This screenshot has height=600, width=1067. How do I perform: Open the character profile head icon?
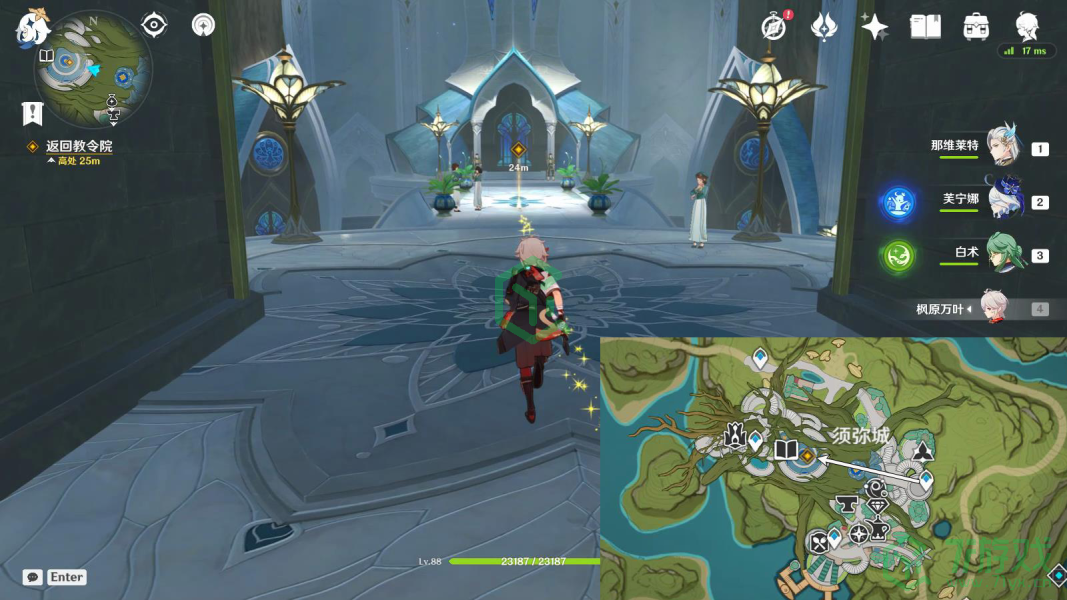pos(1027,25)
